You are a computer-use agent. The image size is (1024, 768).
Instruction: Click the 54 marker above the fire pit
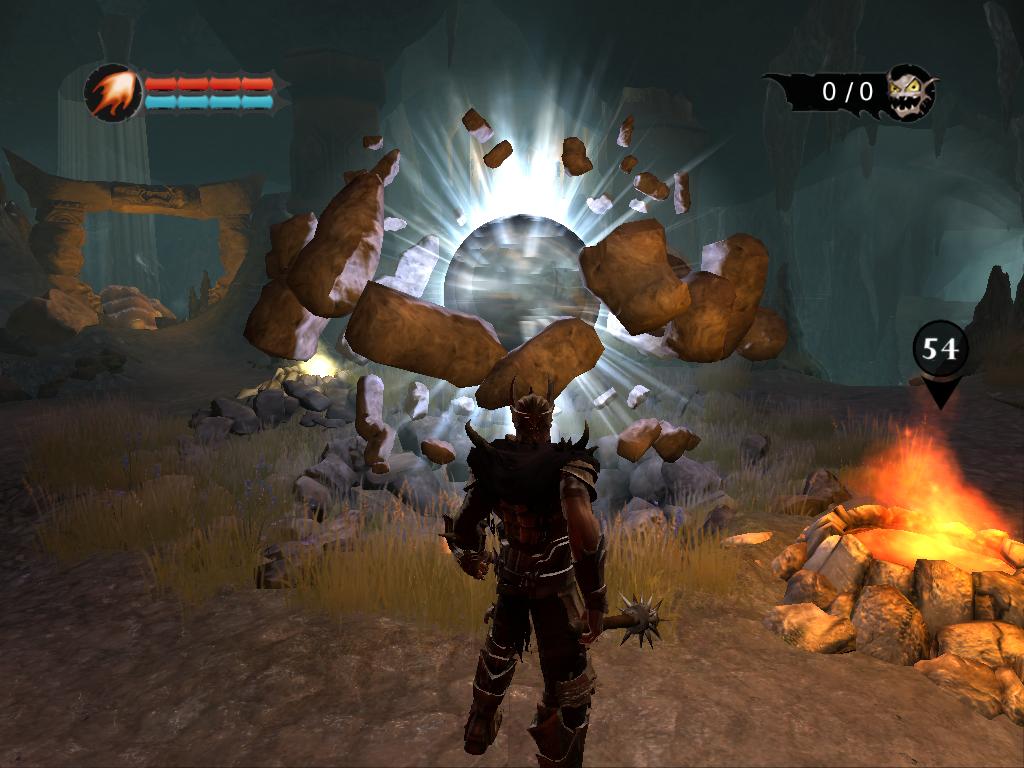[x=940, y=349]
